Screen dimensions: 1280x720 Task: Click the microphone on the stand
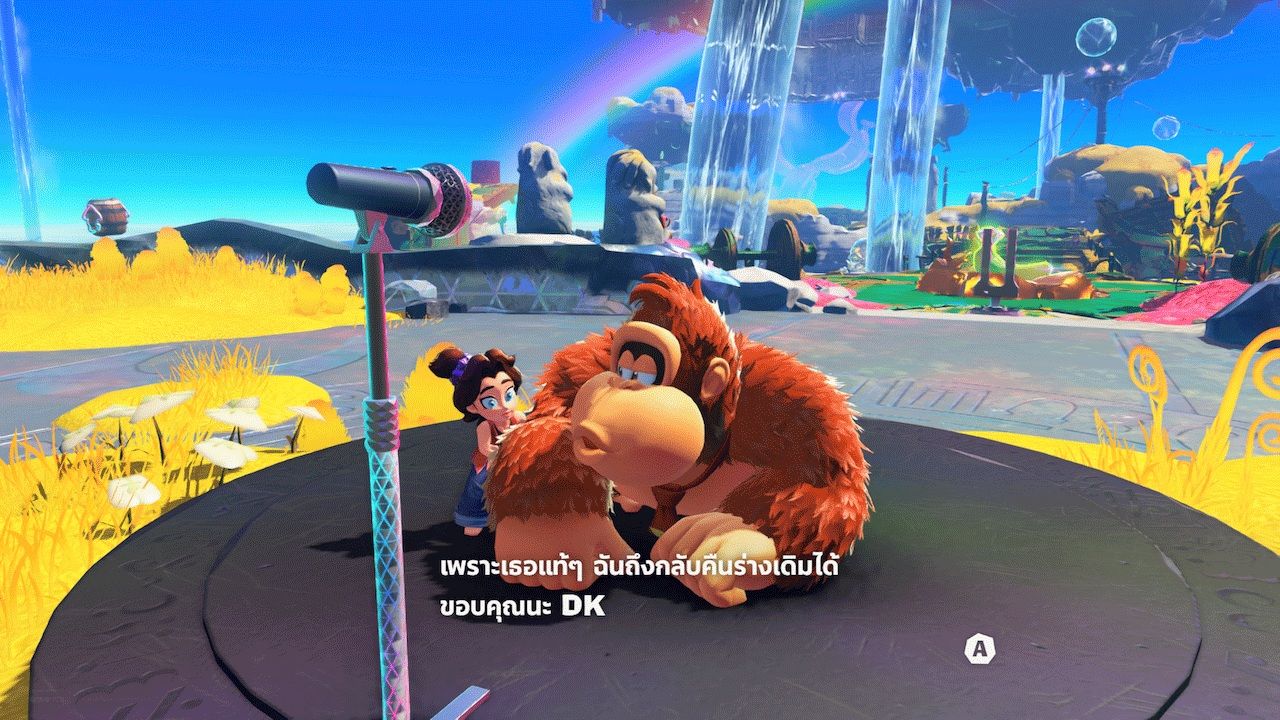(x=380, y=192)
